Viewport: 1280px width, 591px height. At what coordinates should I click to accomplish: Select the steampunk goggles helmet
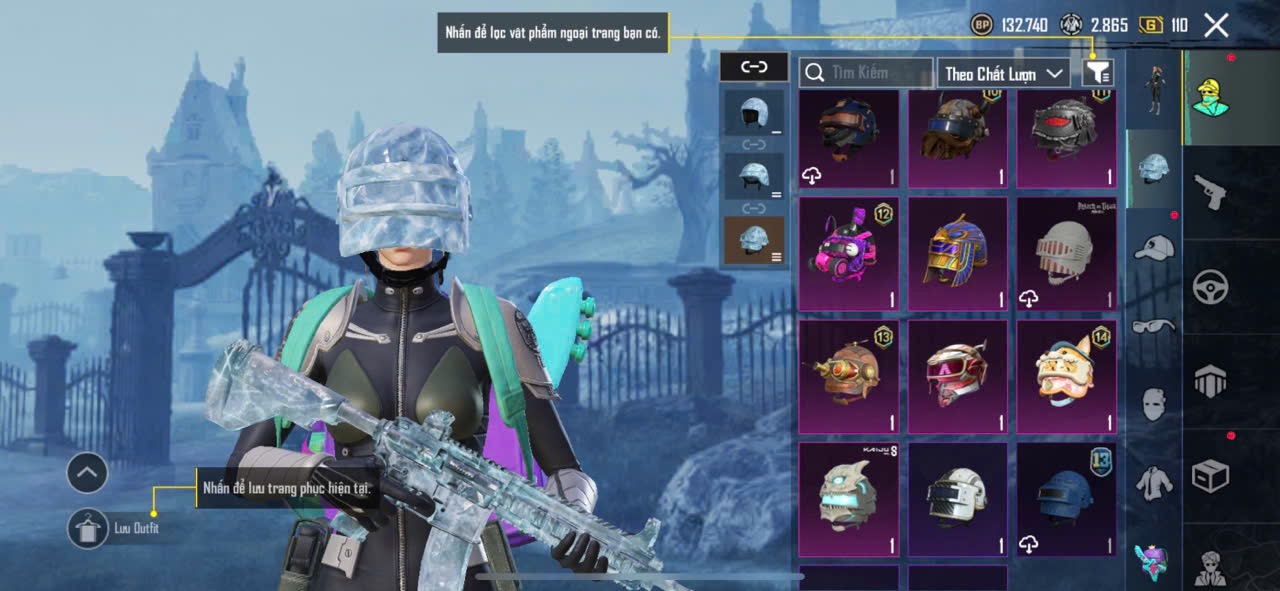pos(849,377)
